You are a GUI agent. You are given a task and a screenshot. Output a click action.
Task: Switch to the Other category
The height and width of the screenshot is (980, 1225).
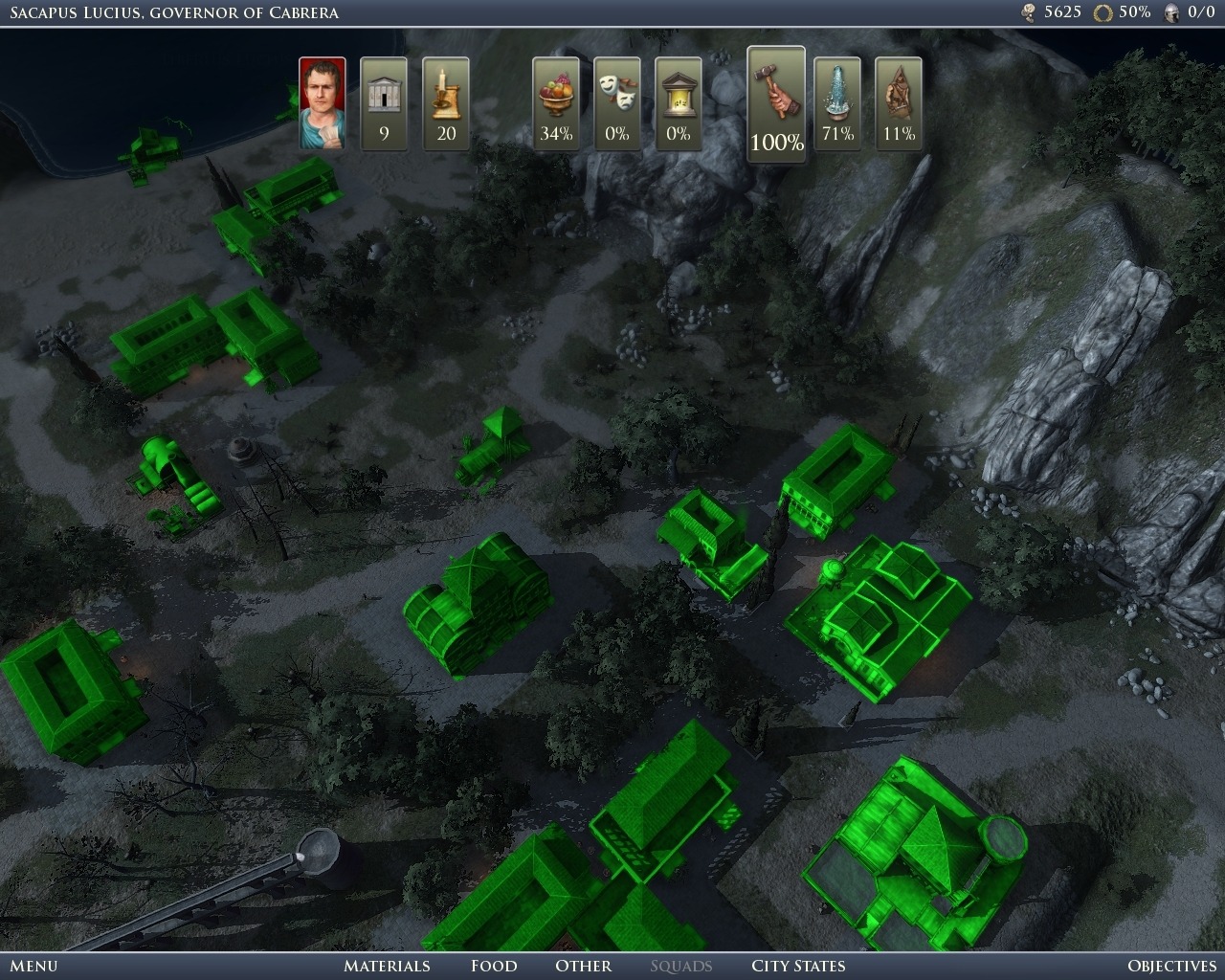583,966
